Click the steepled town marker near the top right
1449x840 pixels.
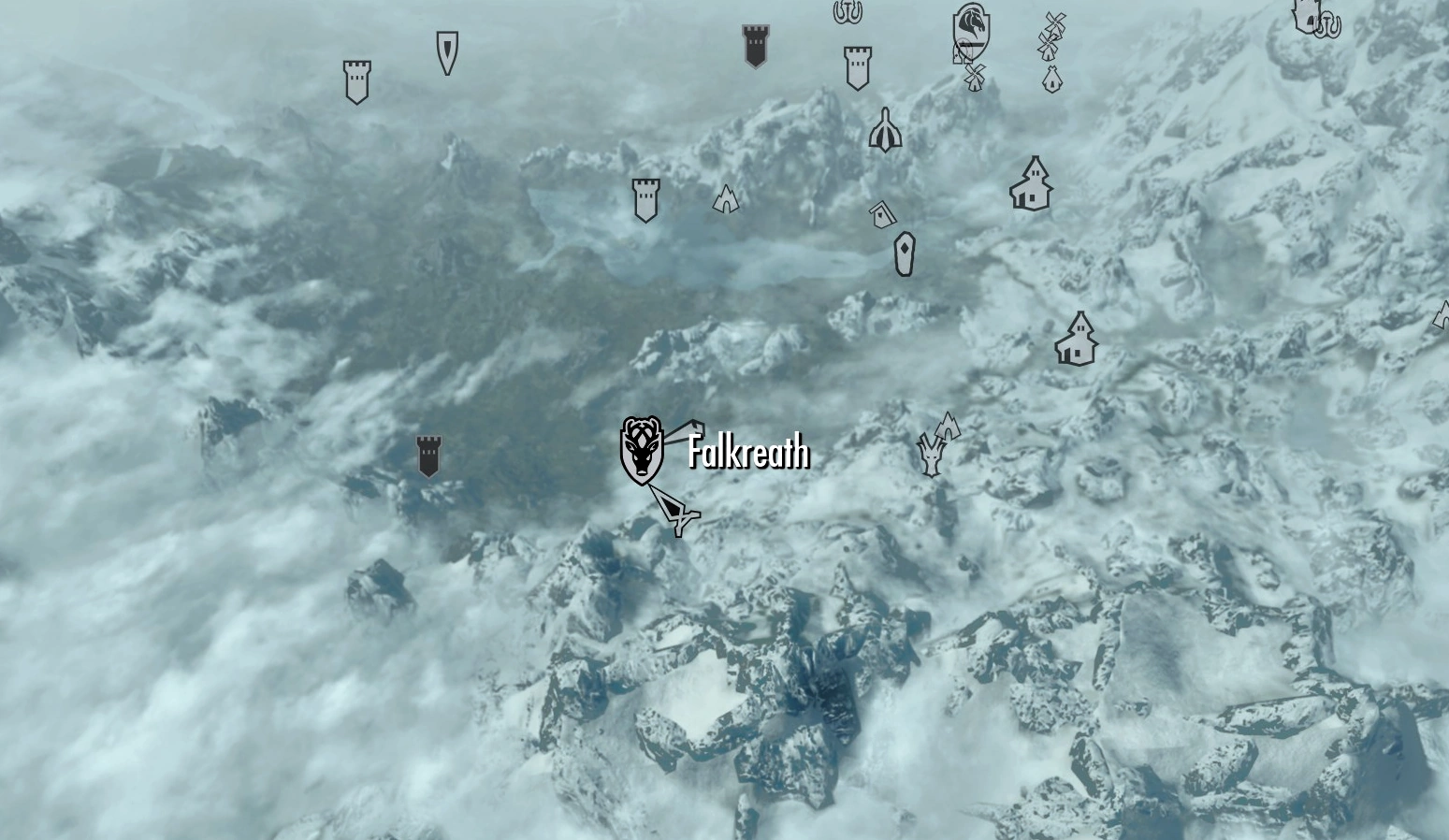(1031, 185)
